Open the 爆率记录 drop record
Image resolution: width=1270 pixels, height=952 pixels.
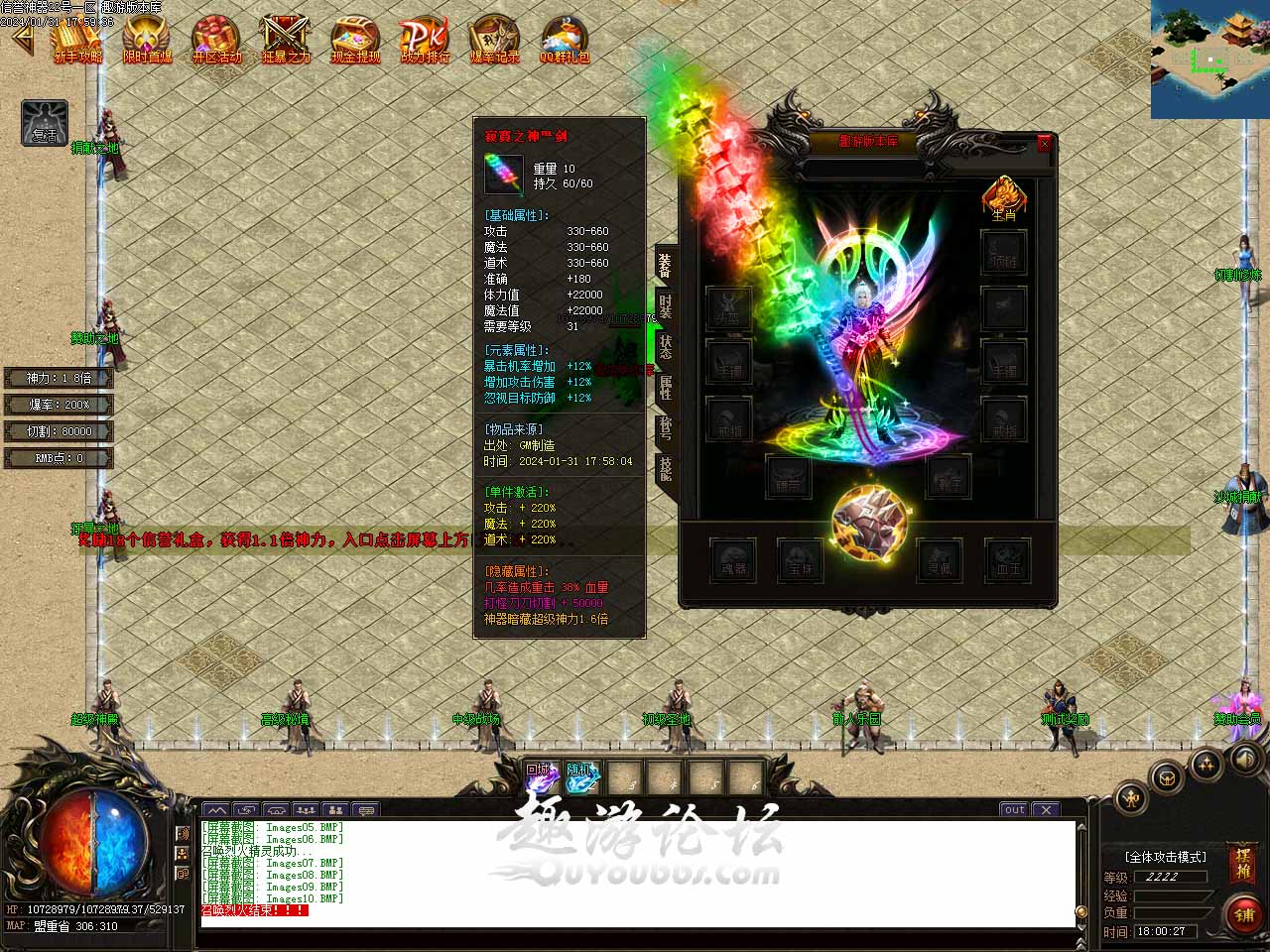(494, 40)
